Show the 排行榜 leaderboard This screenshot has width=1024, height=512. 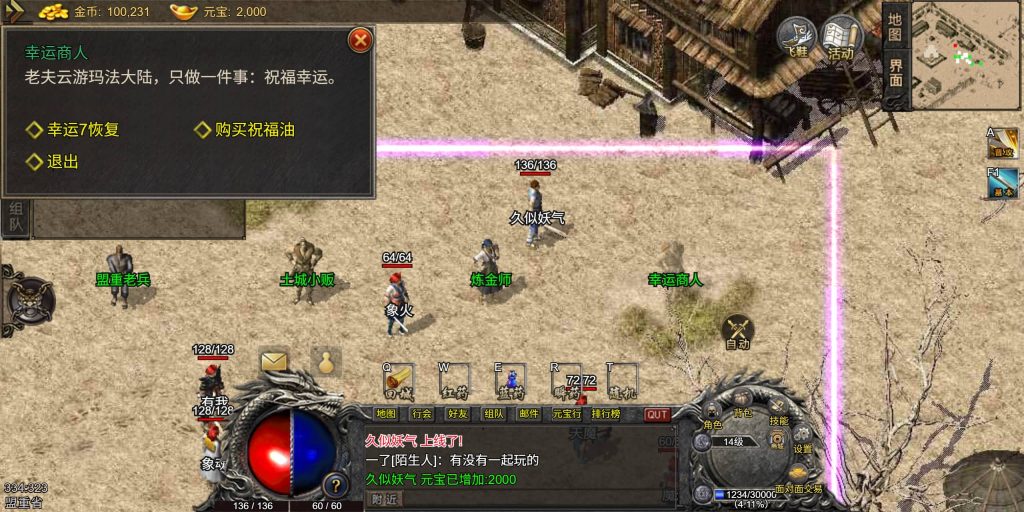tap(607, 414)
